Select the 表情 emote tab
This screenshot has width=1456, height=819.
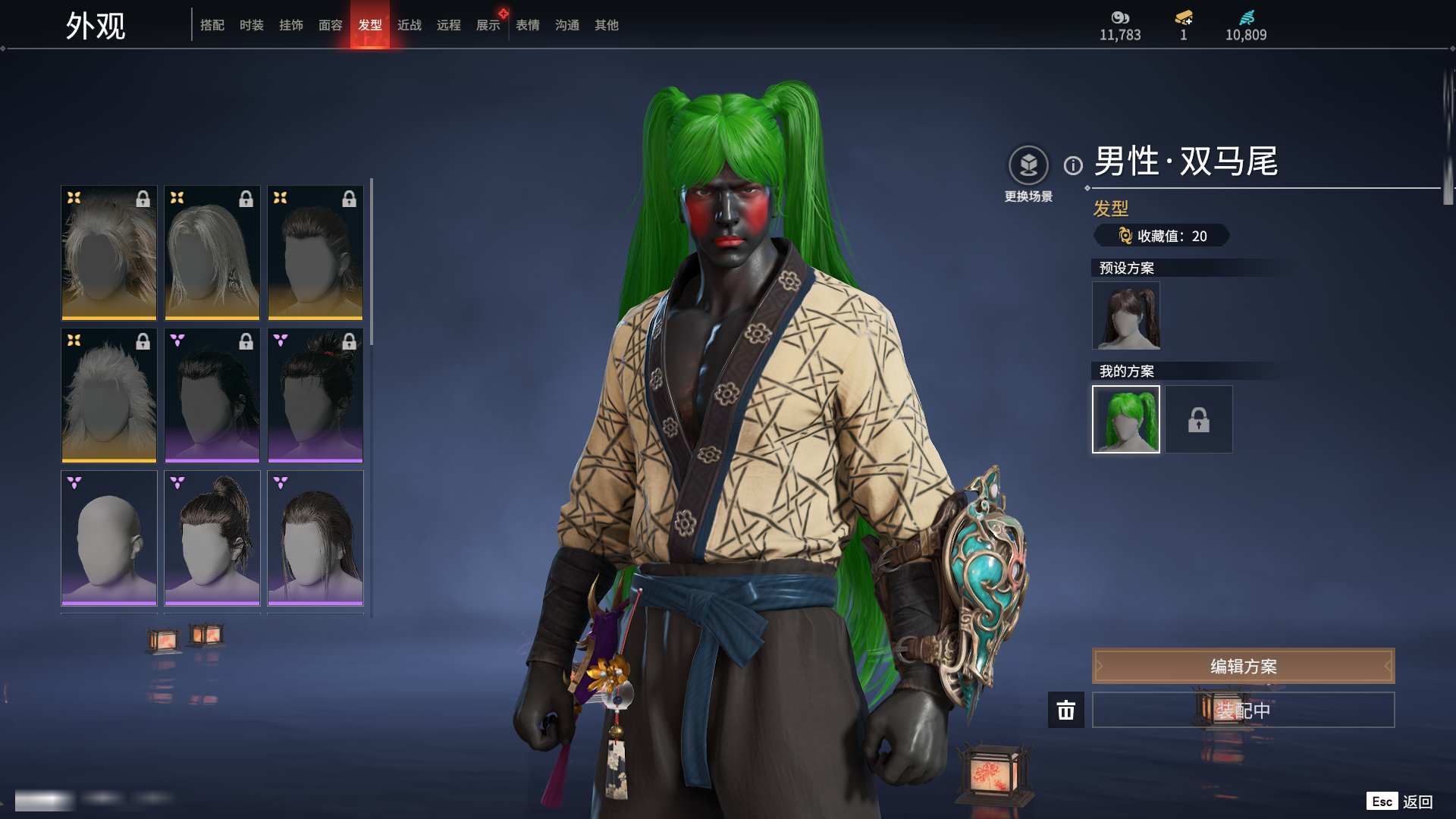coord(528,25)
